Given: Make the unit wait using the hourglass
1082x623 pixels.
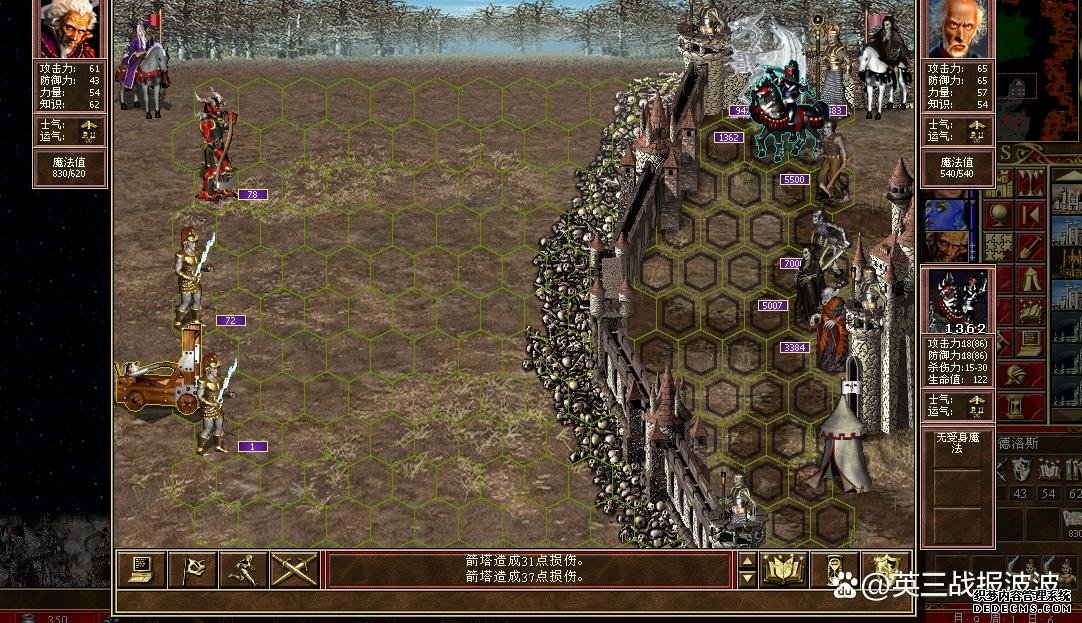Looking at the screenshot, I should 835,569.
